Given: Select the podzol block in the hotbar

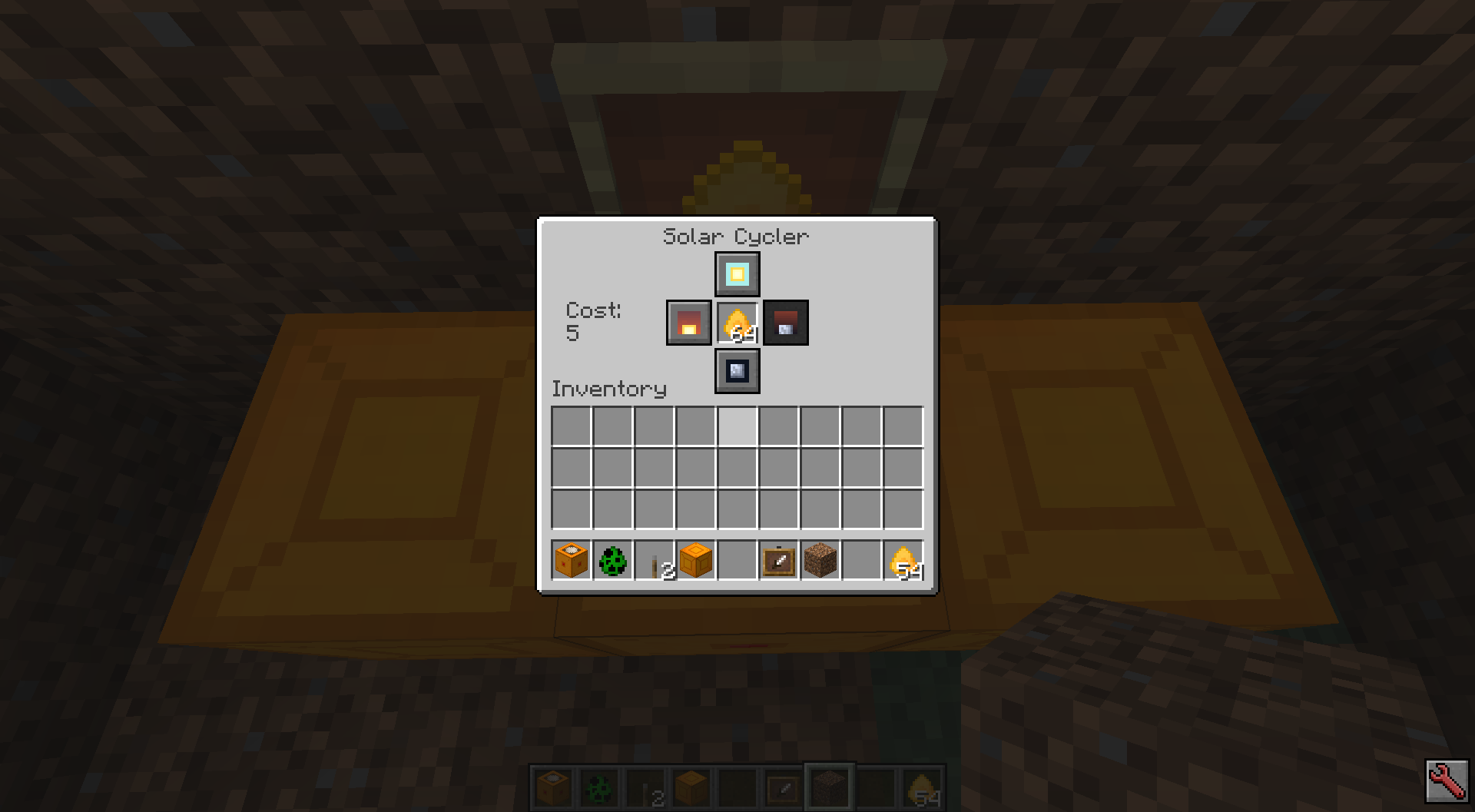Looking at the screenshot, I should [819, 561].
